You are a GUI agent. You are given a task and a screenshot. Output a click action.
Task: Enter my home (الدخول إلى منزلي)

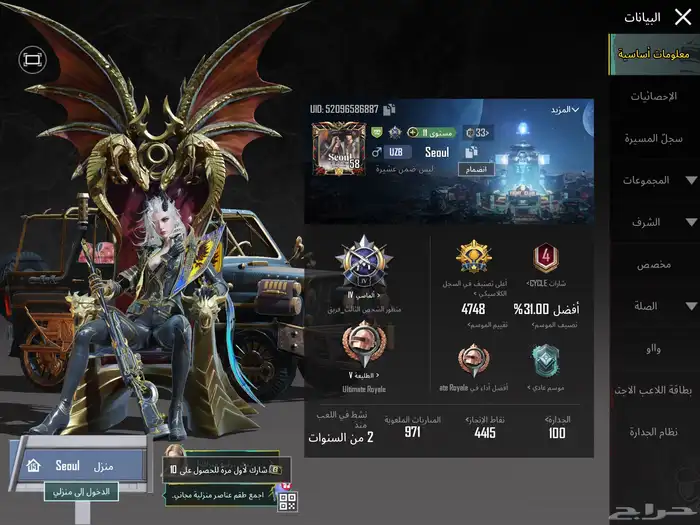coord(82,492)
